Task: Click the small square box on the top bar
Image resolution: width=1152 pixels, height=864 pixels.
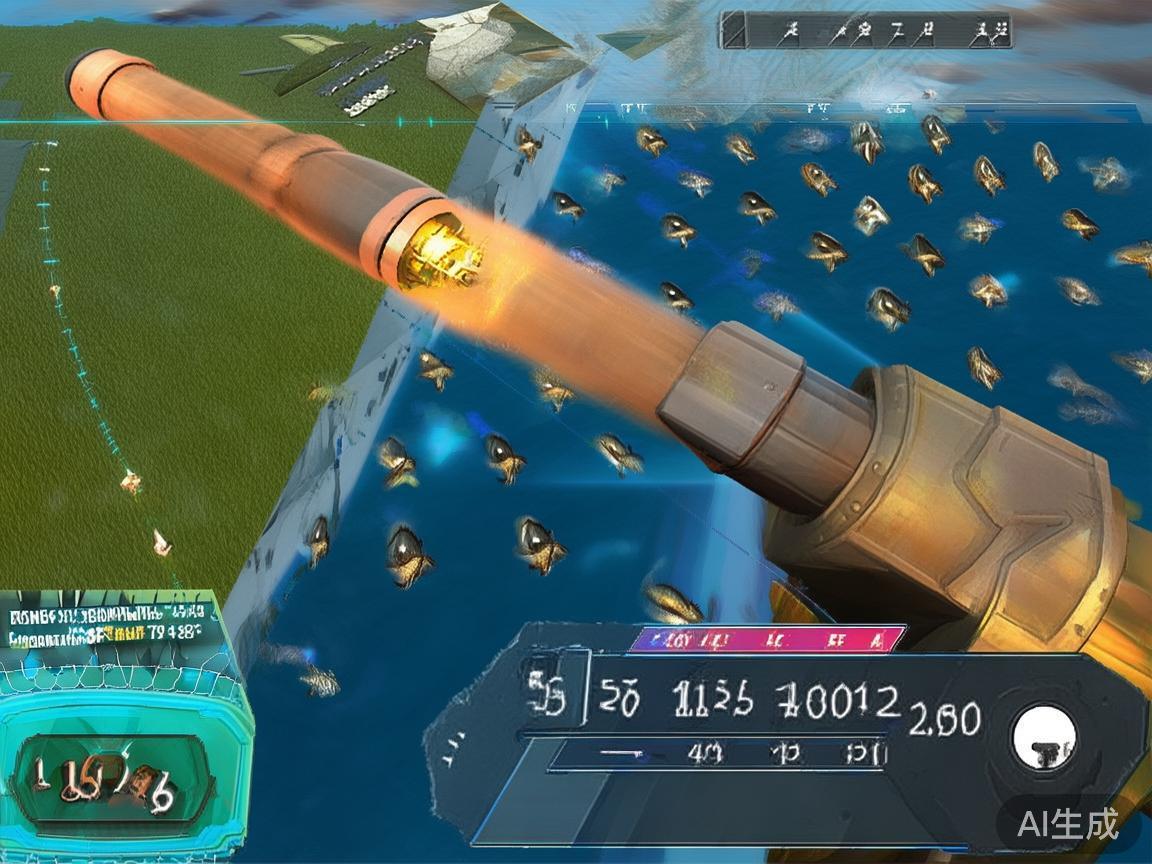Action: coord(734,30)
